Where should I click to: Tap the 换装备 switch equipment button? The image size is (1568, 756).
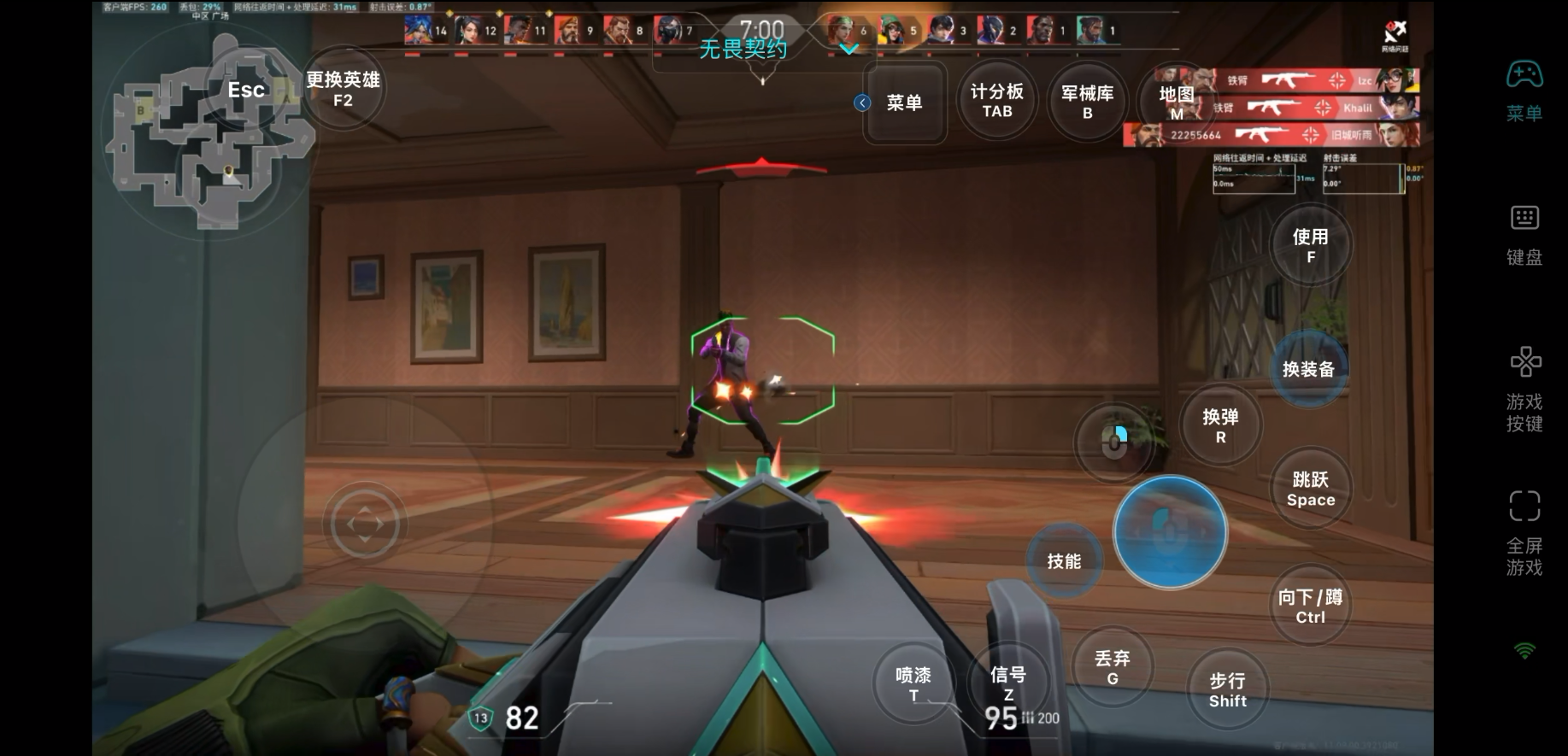pyautogui.click(x=1308, y=369)
